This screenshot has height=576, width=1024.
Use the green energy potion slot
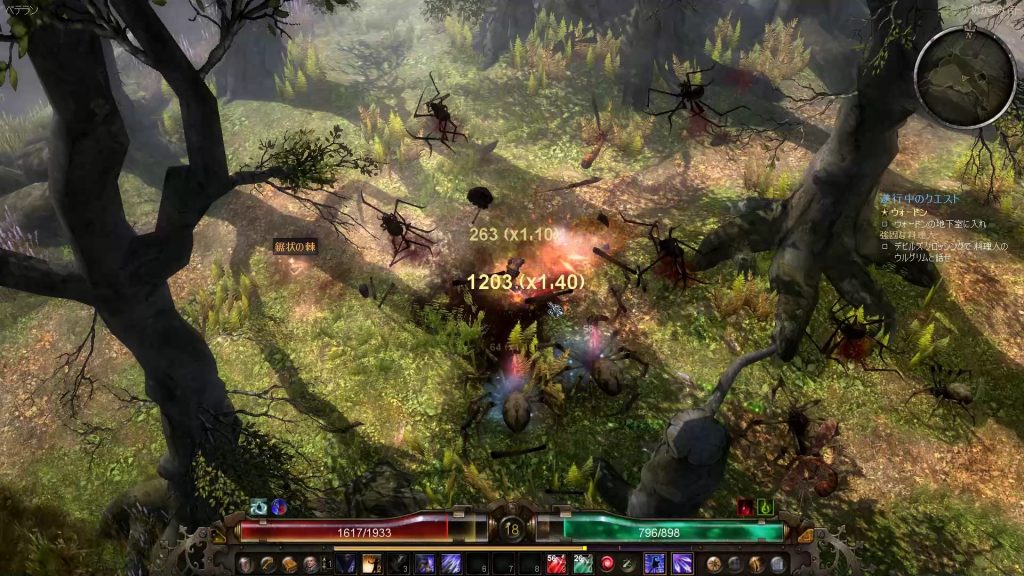583,564
